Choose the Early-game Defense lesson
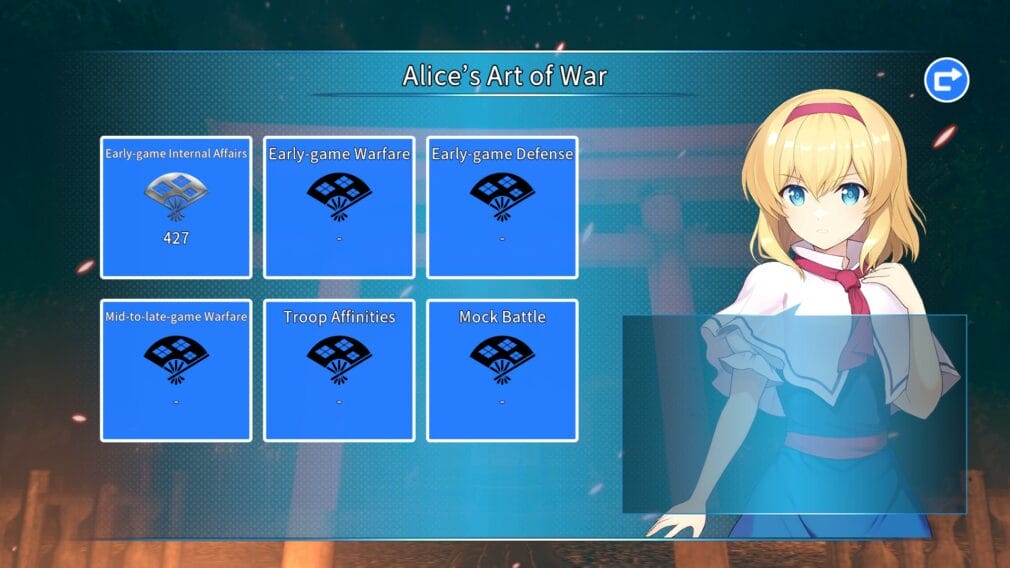The width and height of the screenshot is (1010, 568). click(502, 207)
